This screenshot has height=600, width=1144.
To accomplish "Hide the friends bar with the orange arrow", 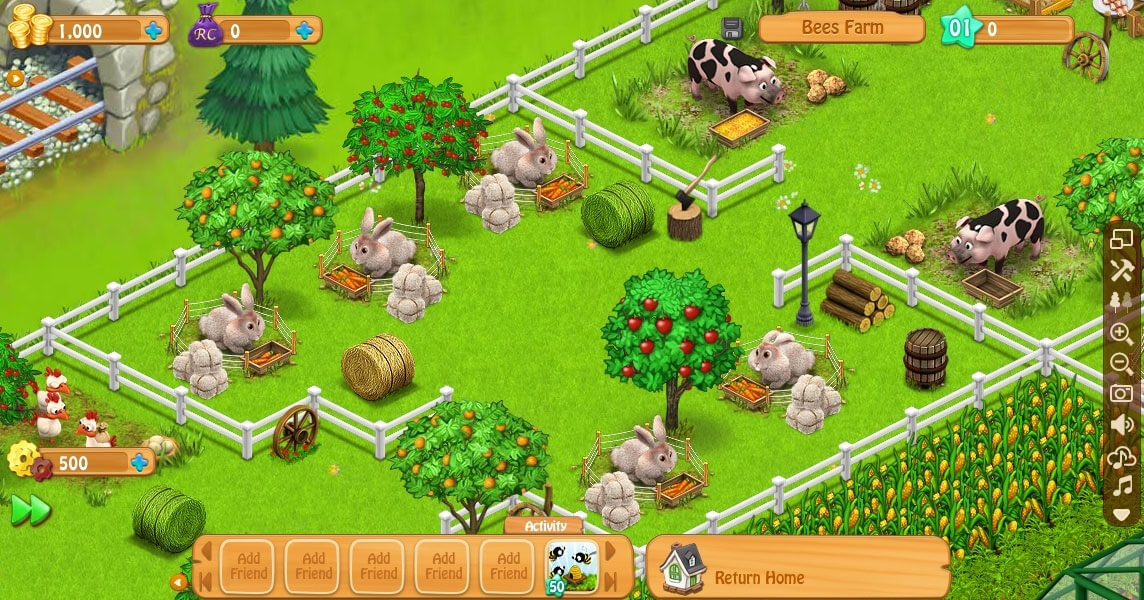I will pos(179,582).
